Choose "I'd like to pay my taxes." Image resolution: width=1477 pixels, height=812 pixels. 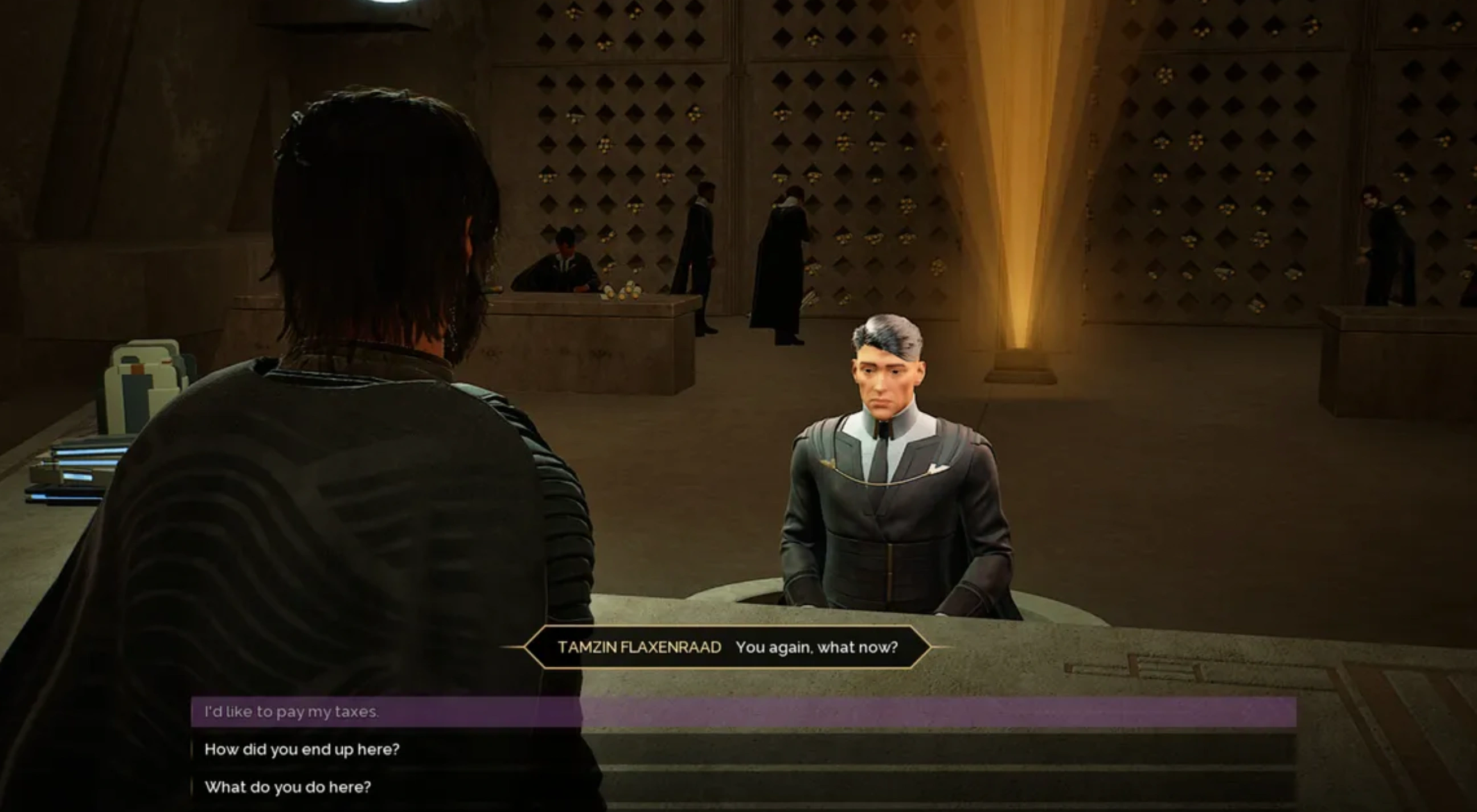(292, 712)
